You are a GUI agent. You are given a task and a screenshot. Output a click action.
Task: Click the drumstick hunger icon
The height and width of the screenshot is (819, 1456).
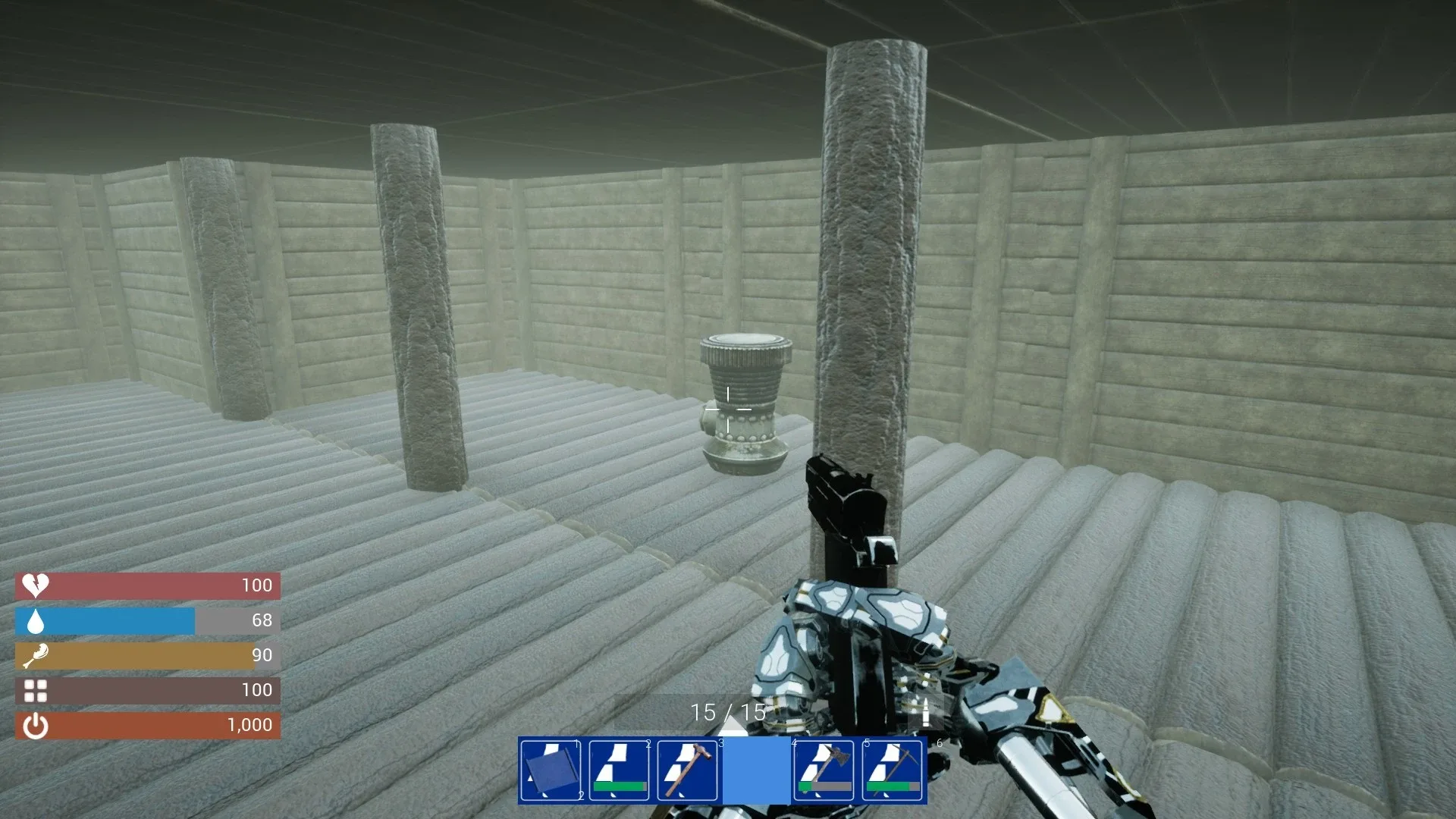point(34,655)
